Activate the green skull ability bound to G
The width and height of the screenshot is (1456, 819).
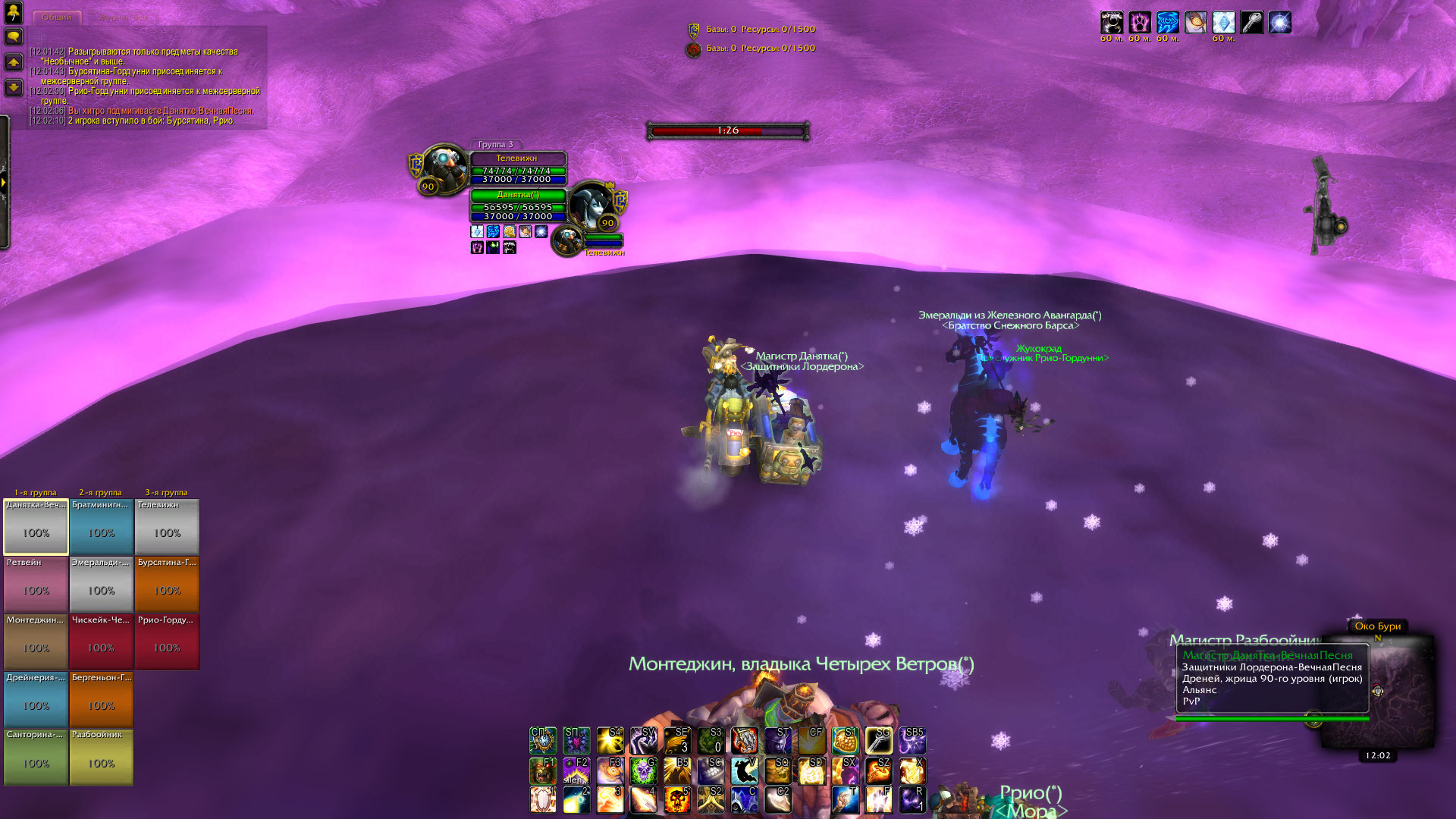click(643, 770)
